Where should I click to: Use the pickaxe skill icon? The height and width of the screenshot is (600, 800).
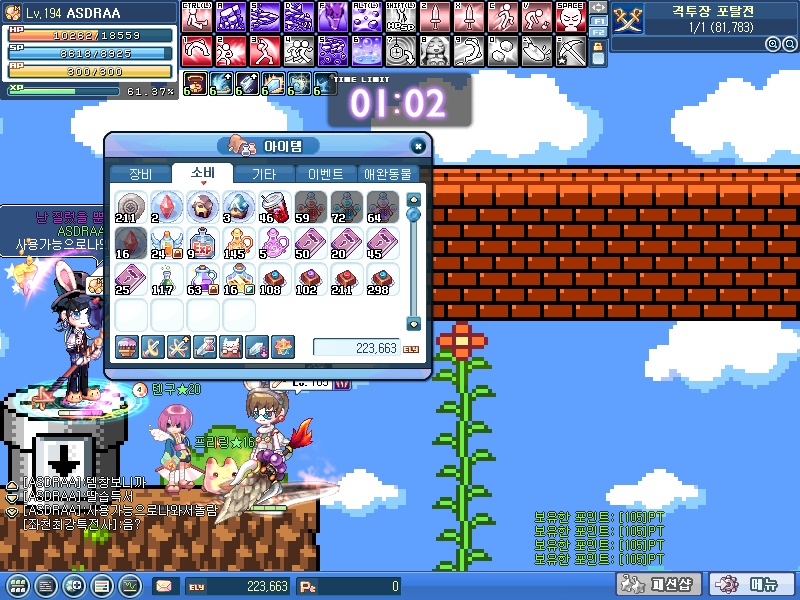(x=570, y=49)
